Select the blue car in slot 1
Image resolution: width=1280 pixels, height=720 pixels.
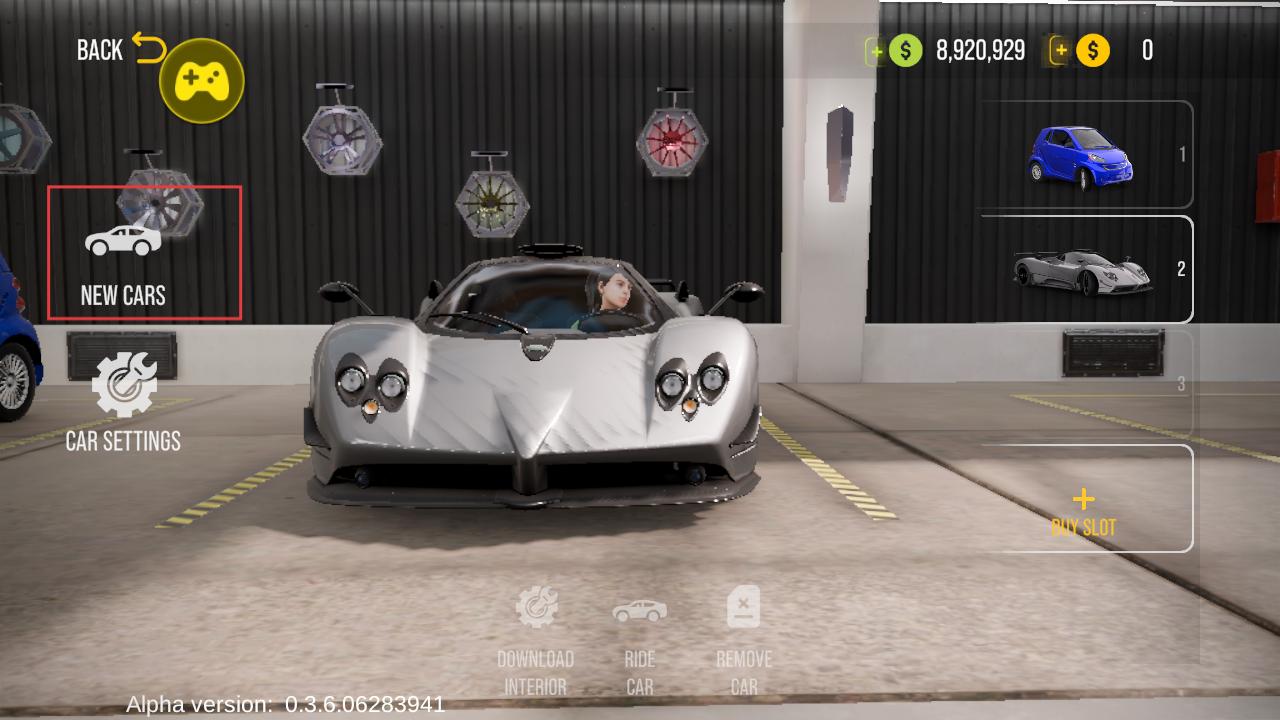pyautogui.click(x=1085, y=155)
